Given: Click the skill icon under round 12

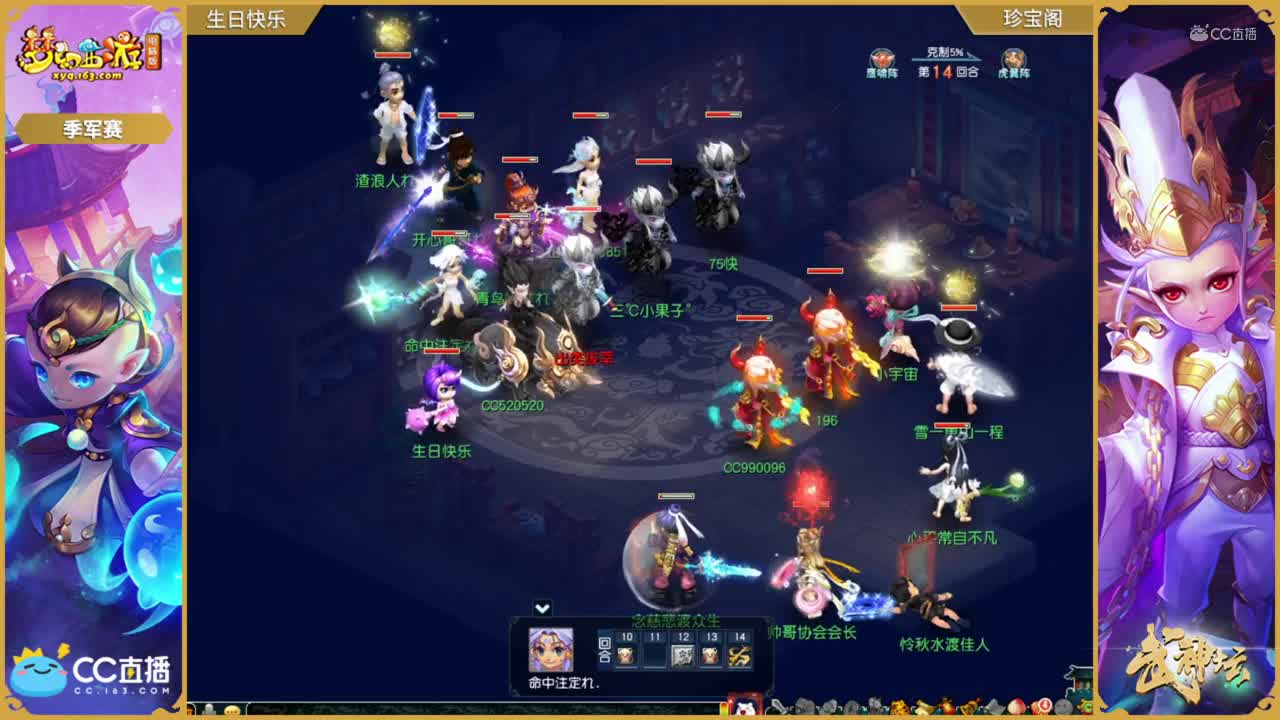Looking at the screenshot, I should click(684, 656).
